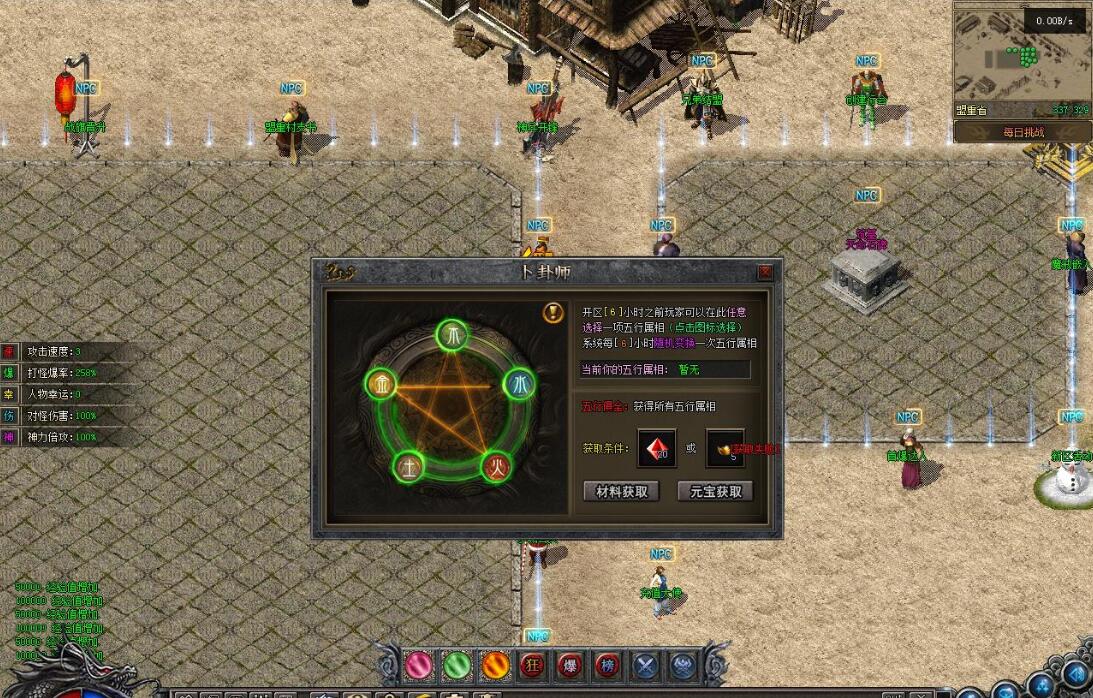Select the gold ingot cost slot
Screen dimensions: 1093x698
click(725, 448)
